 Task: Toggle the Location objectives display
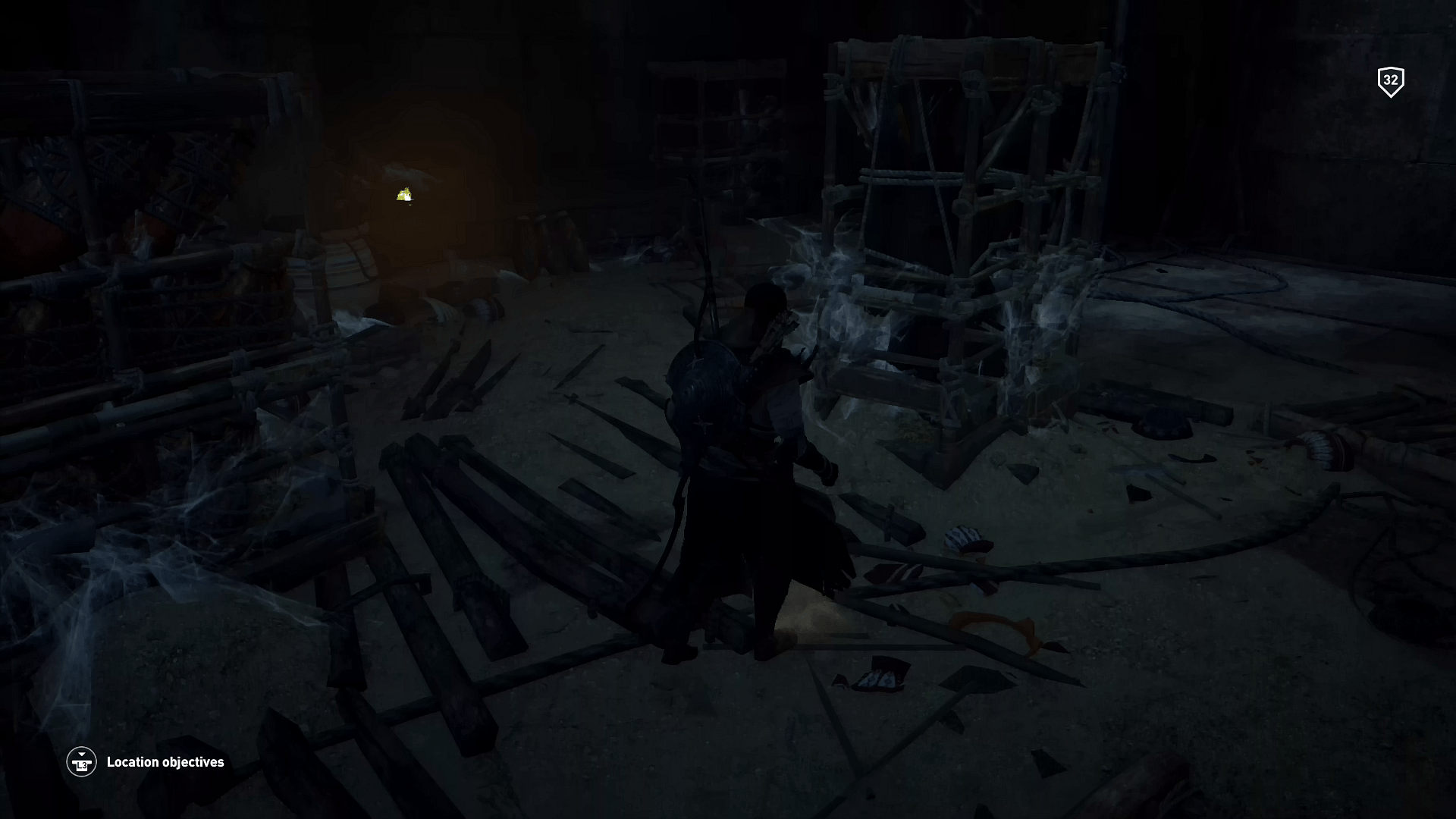(x=165, y=764)
